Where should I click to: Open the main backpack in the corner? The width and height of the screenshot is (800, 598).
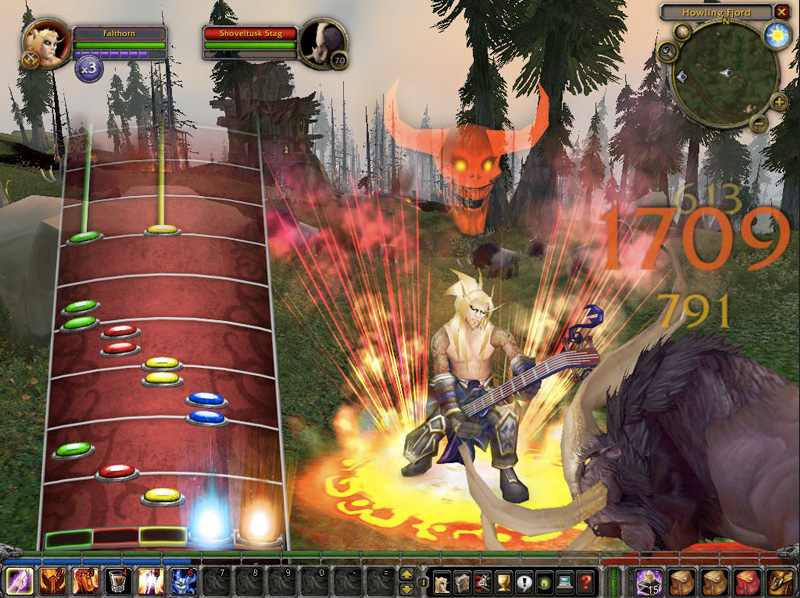[778, 581]
